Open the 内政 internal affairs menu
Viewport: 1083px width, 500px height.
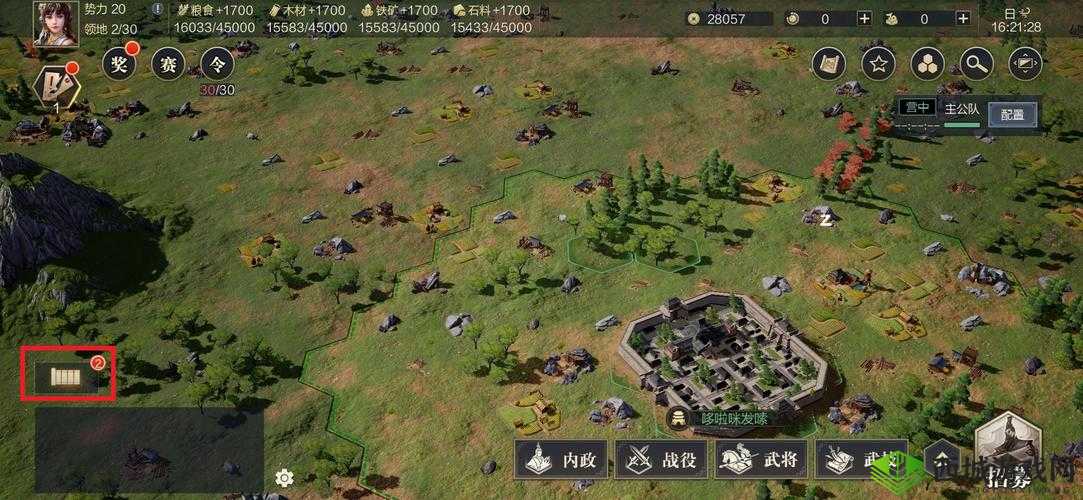tap(561, 460)
